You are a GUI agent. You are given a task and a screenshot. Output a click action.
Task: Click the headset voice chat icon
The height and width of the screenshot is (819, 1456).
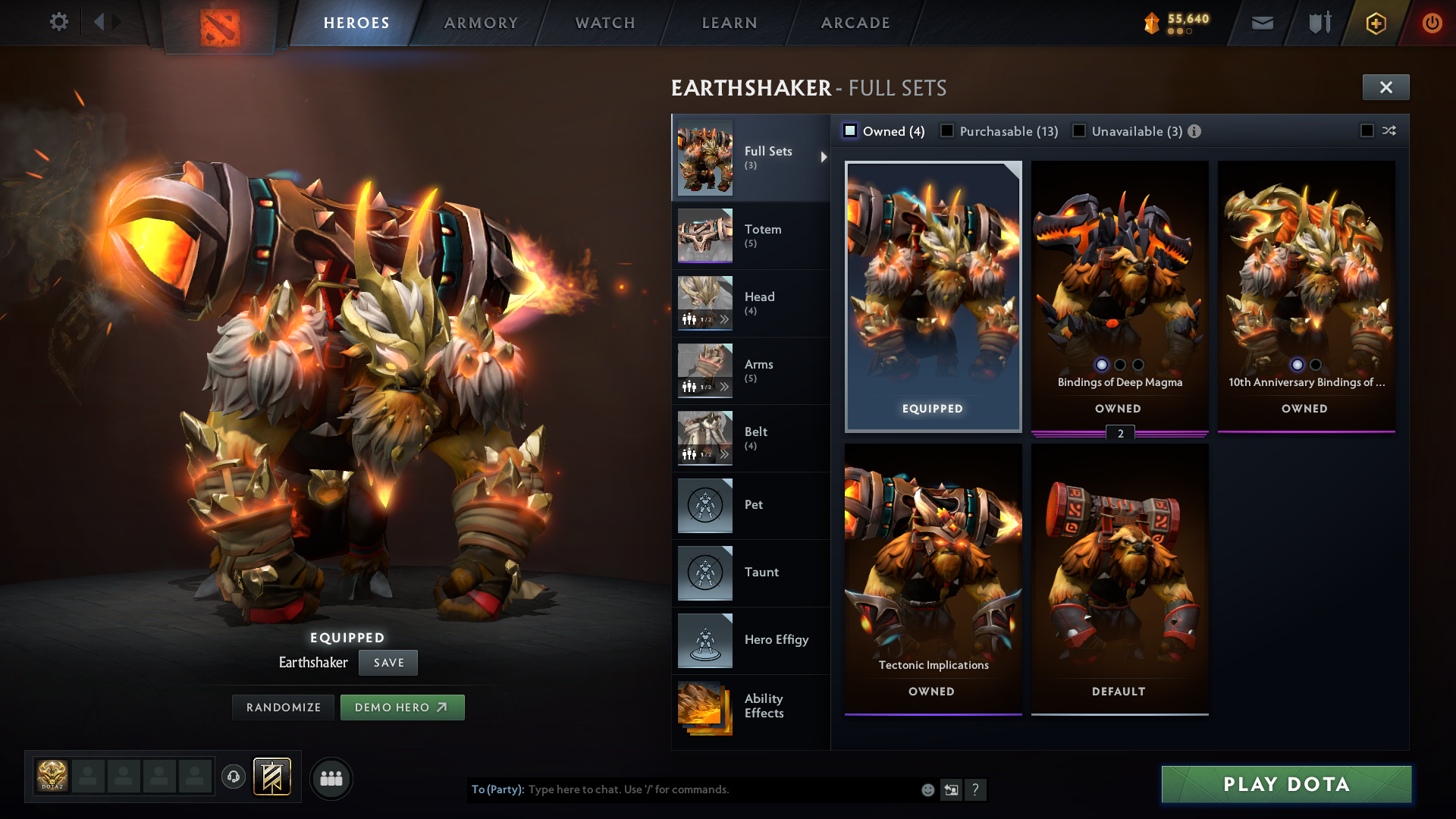click(x=233, y=777)
